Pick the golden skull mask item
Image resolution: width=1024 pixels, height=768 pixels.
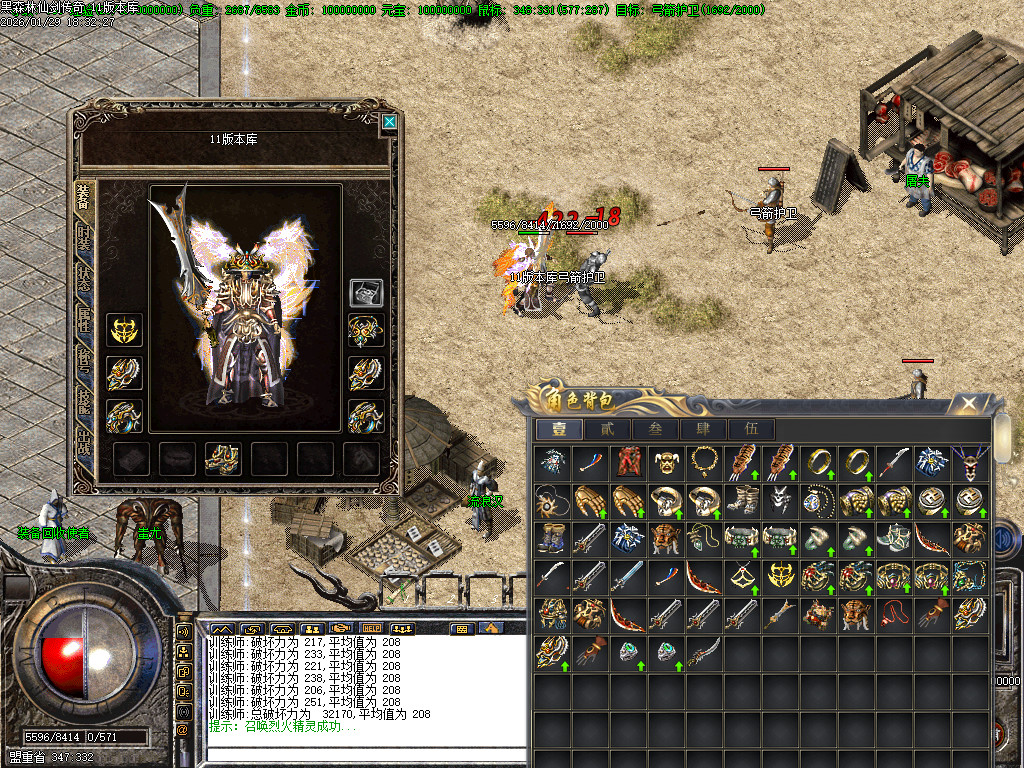point(665,462)
